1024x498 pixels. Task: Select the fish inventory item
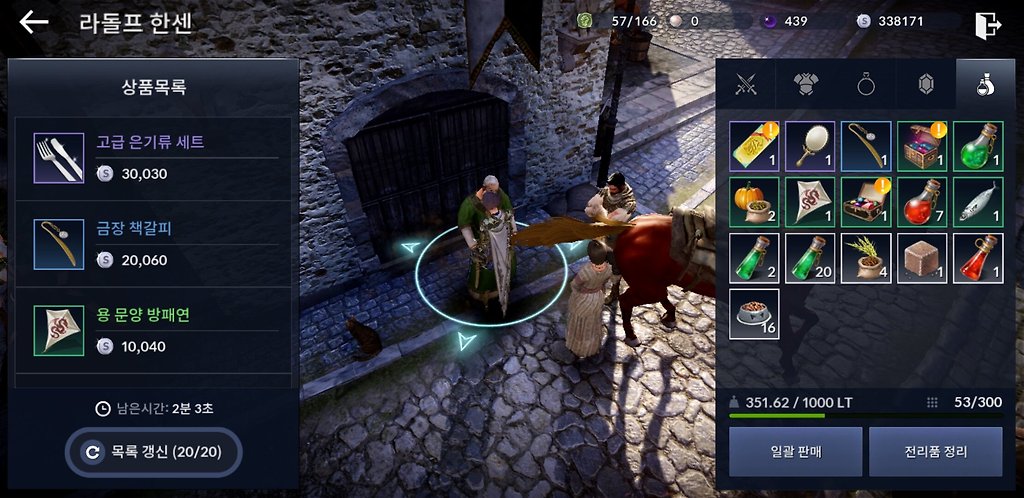(x=978, y=202)
